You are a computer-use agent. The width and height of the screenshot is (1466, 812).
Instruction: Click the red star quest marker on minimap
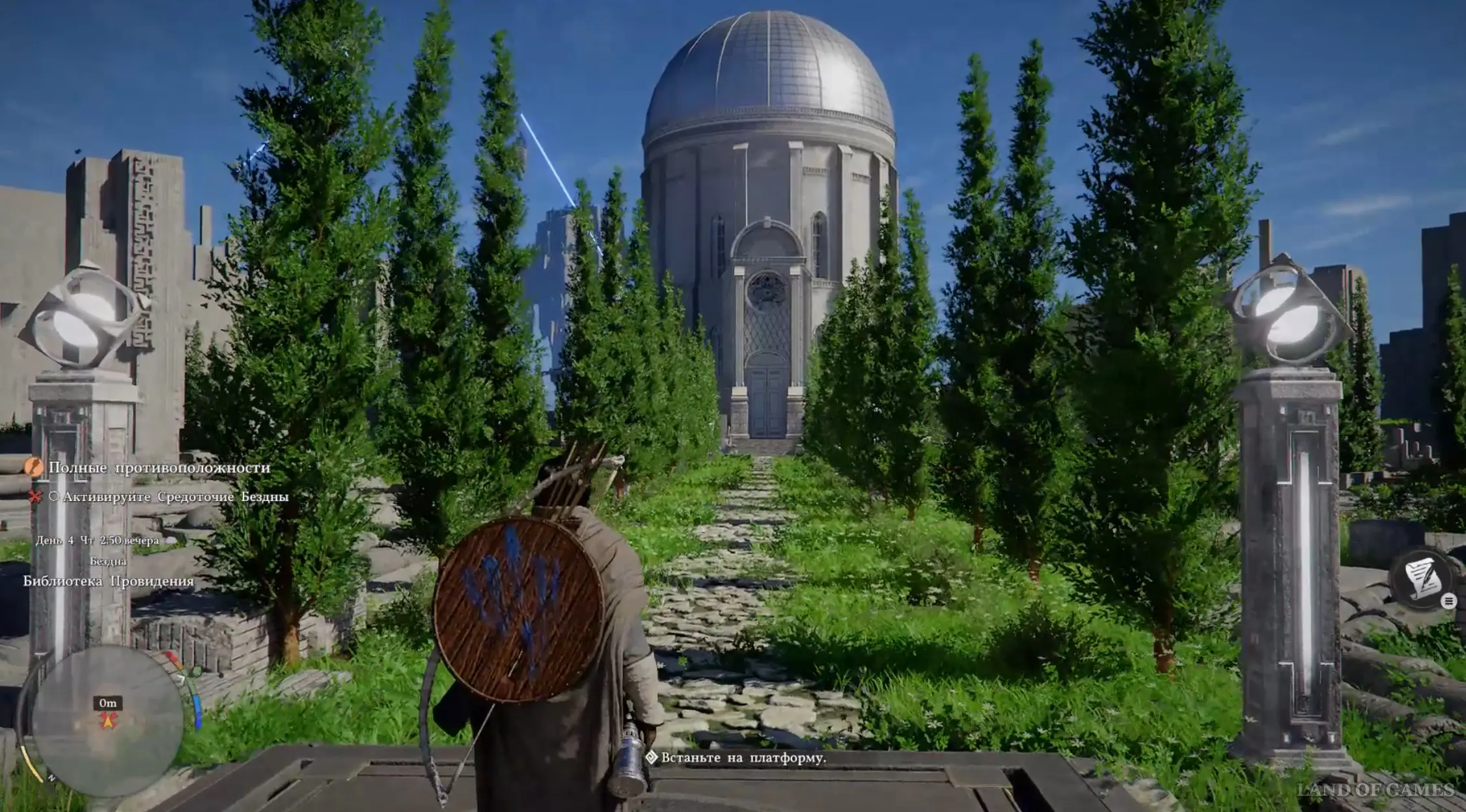click(x=108, y=720)
